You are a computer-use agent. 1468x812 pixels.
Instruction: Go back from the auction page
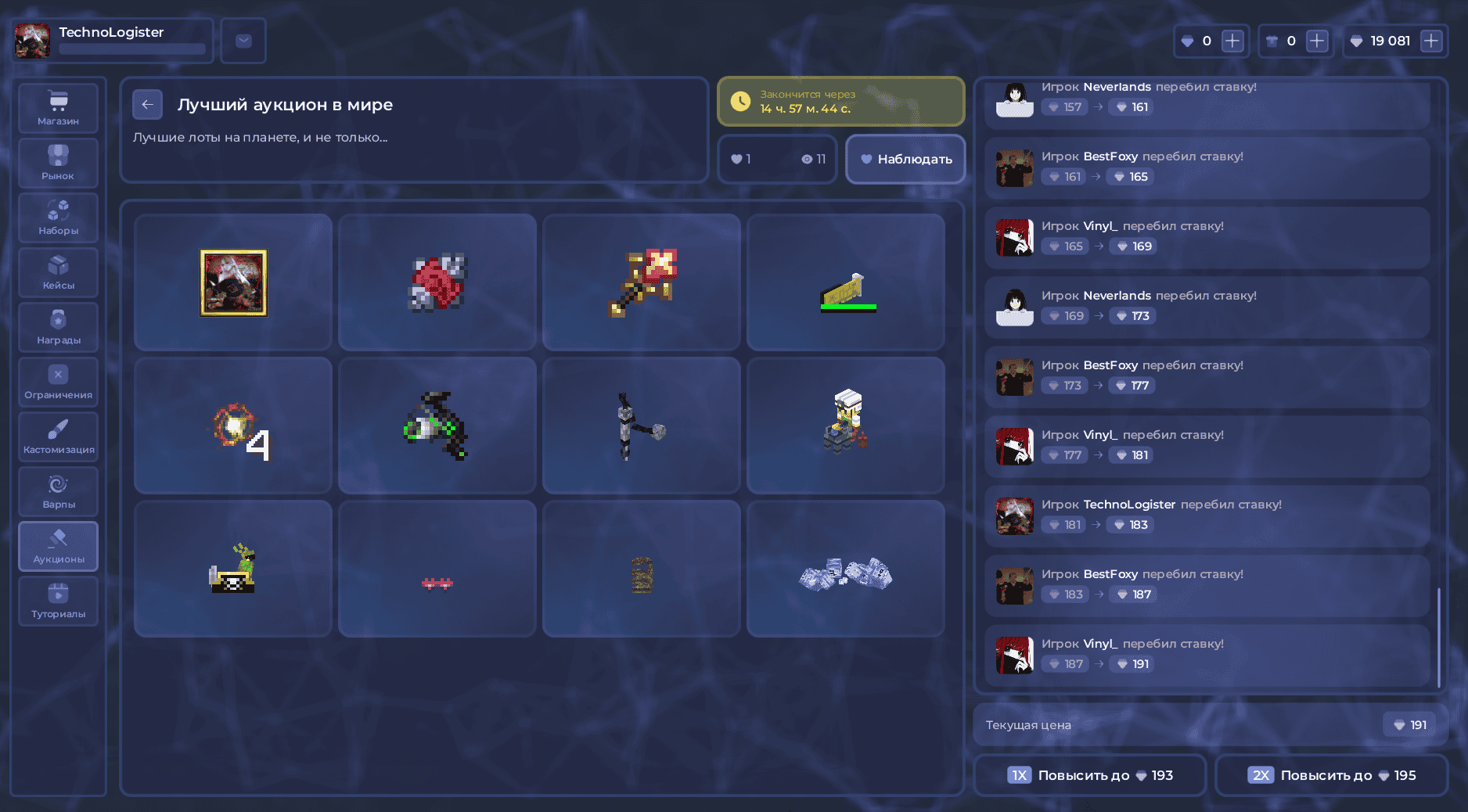pos(147,105)
